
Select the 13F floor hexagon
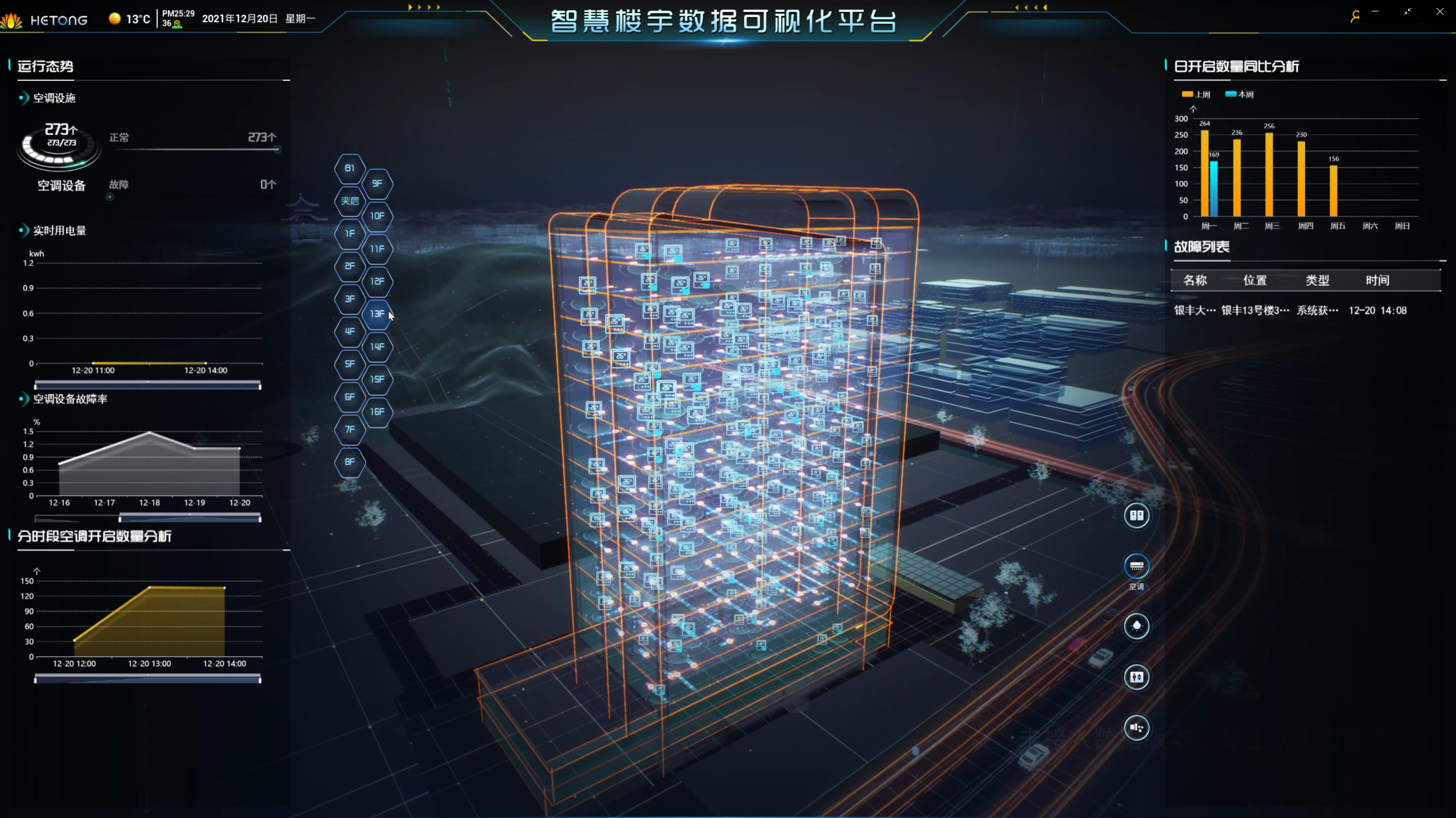[377, 314]
